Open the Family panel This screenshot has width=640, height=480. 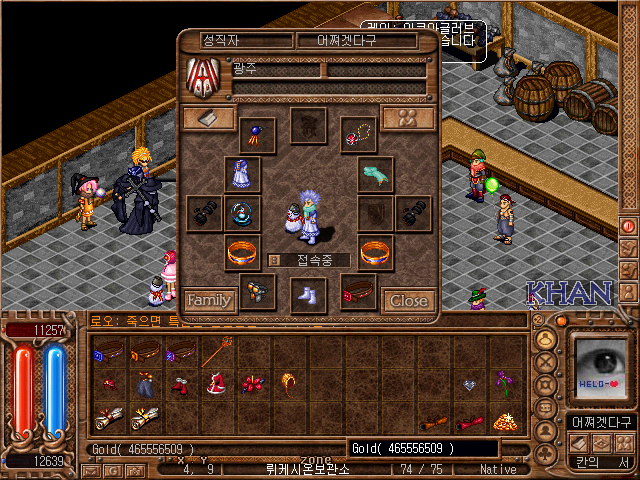tap(209, 299)
